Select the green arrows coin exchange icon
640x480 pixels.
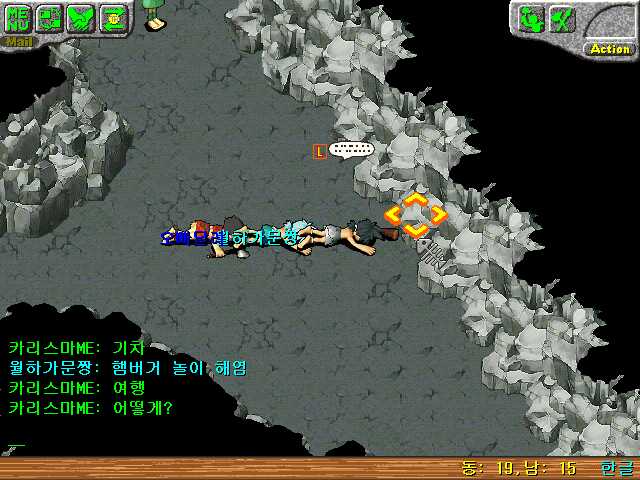pyautogui.click(x=113, y=19)
